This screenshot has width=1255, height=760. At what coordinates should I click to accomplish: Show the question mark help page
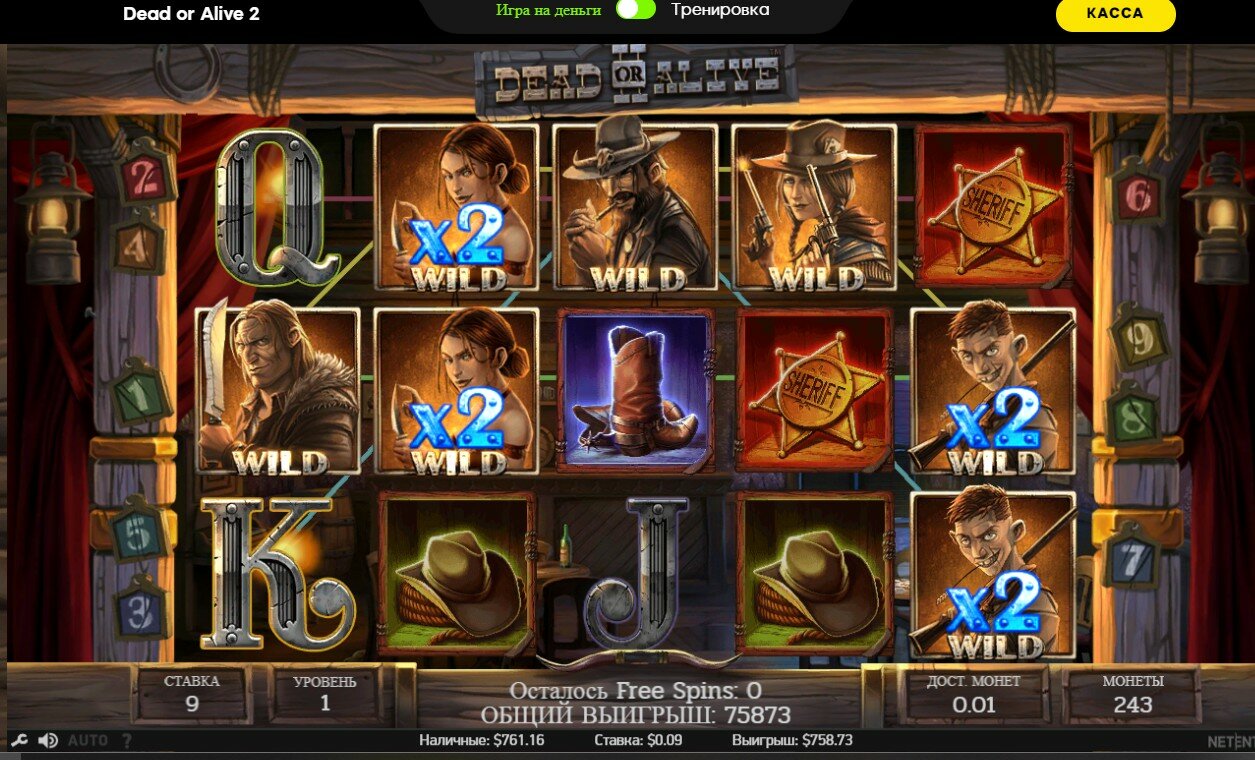(127, 741)
